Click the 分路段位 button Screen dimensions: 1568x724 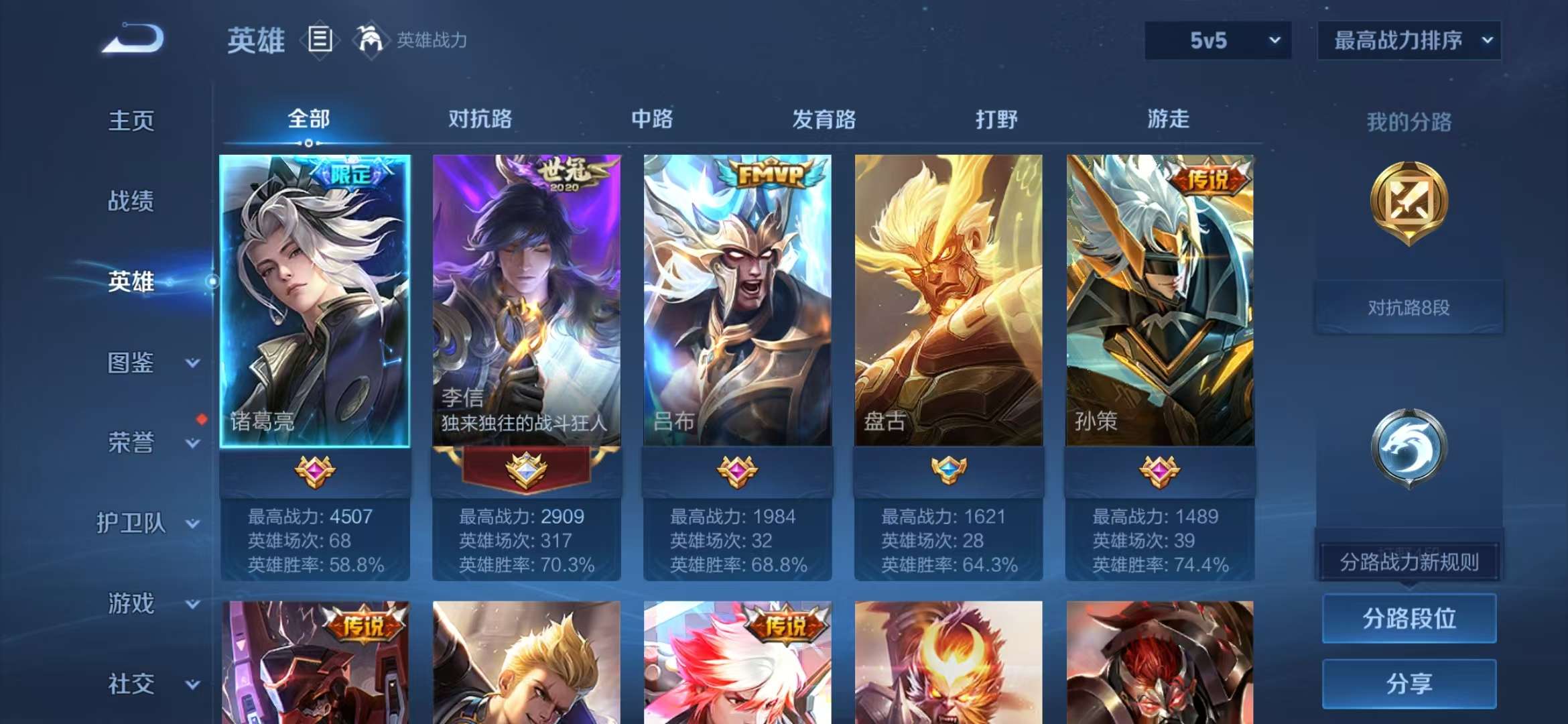(x=1409, y=618)
